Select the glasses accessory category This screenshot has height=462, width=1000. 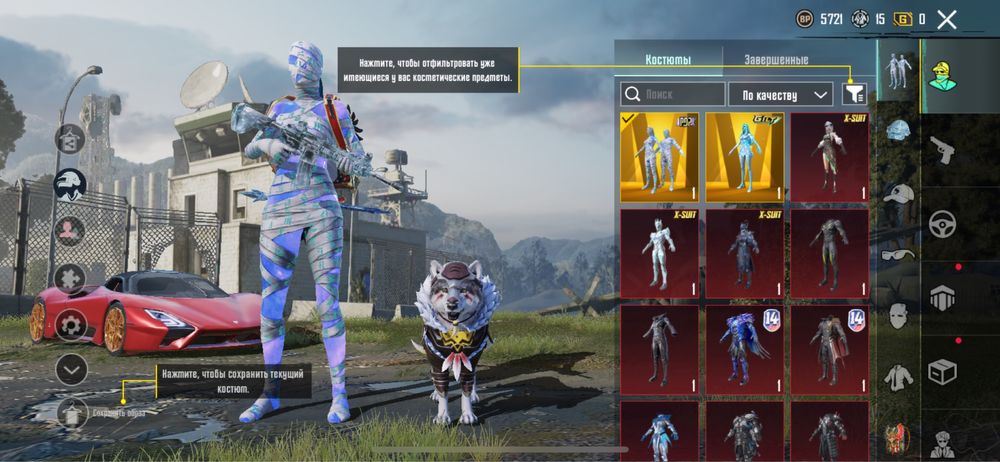point(898,255)
